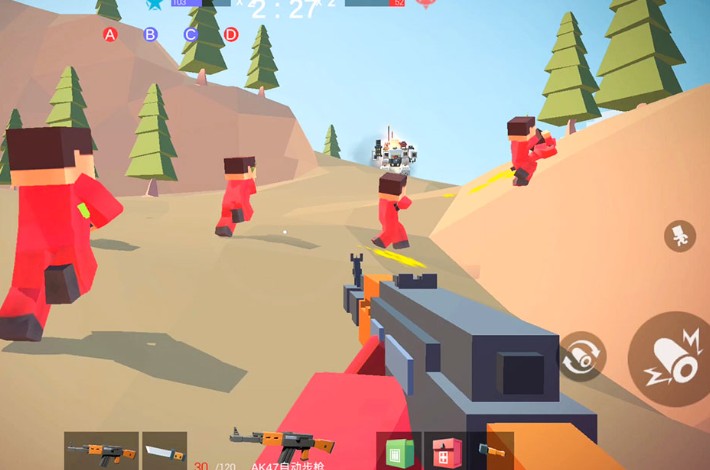Activate the jump button with the running figure
The width and height of the screenshot is (710, 470).
pos(679,236)
